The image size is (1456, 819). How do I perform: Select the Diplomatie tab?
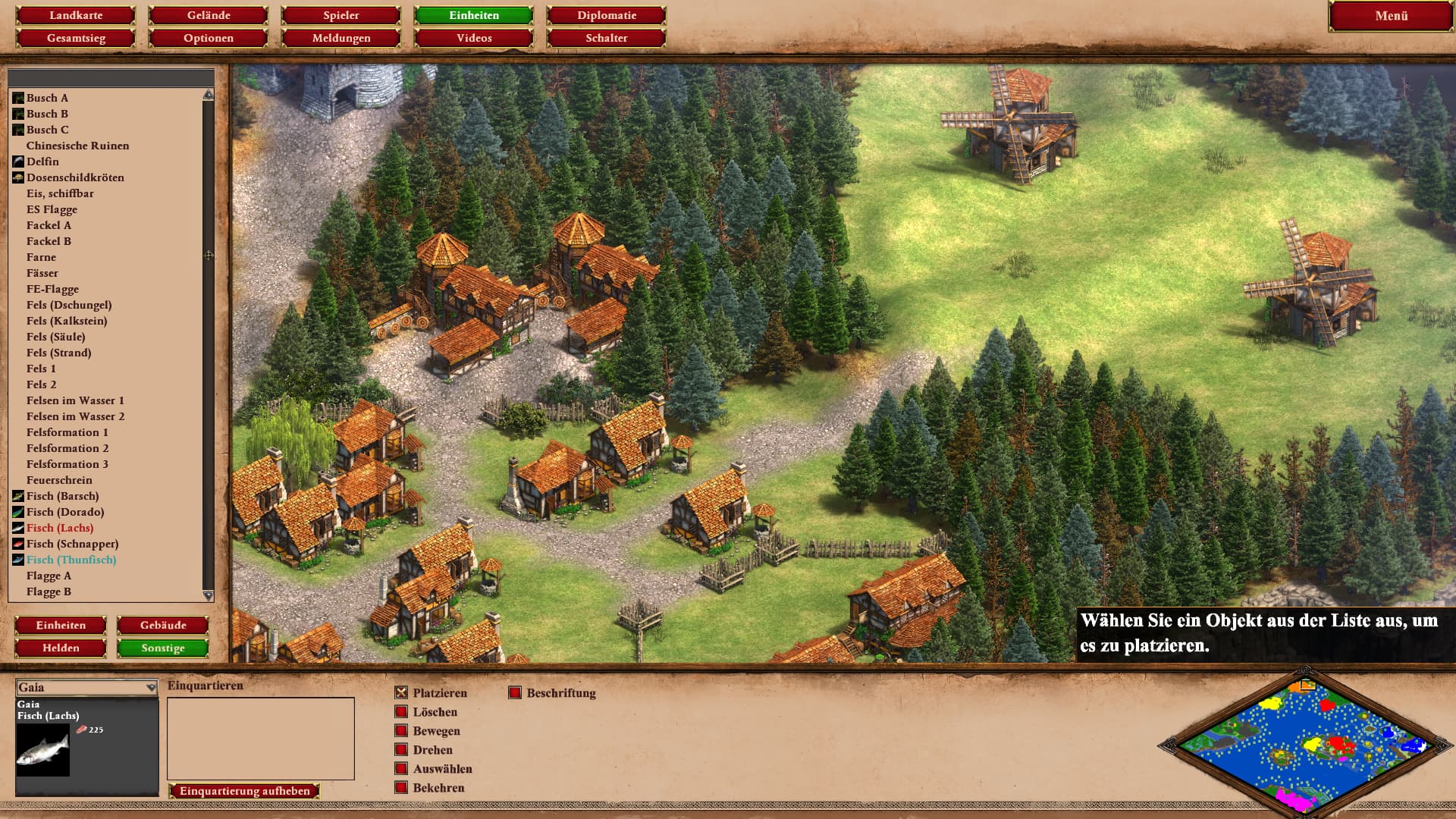607,15
